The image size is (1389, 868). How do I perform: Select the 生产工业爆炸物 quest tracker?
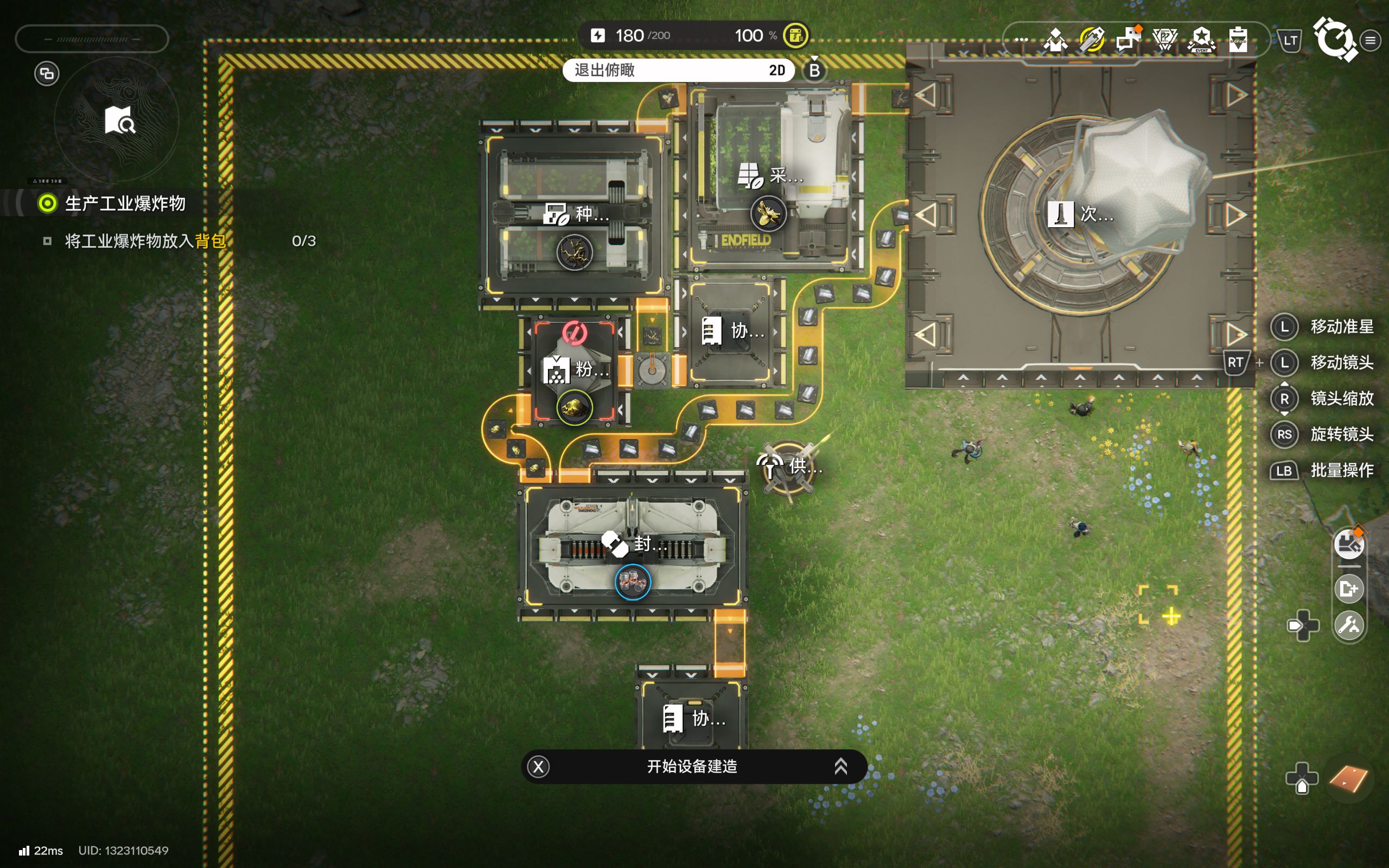pos(125,203)
